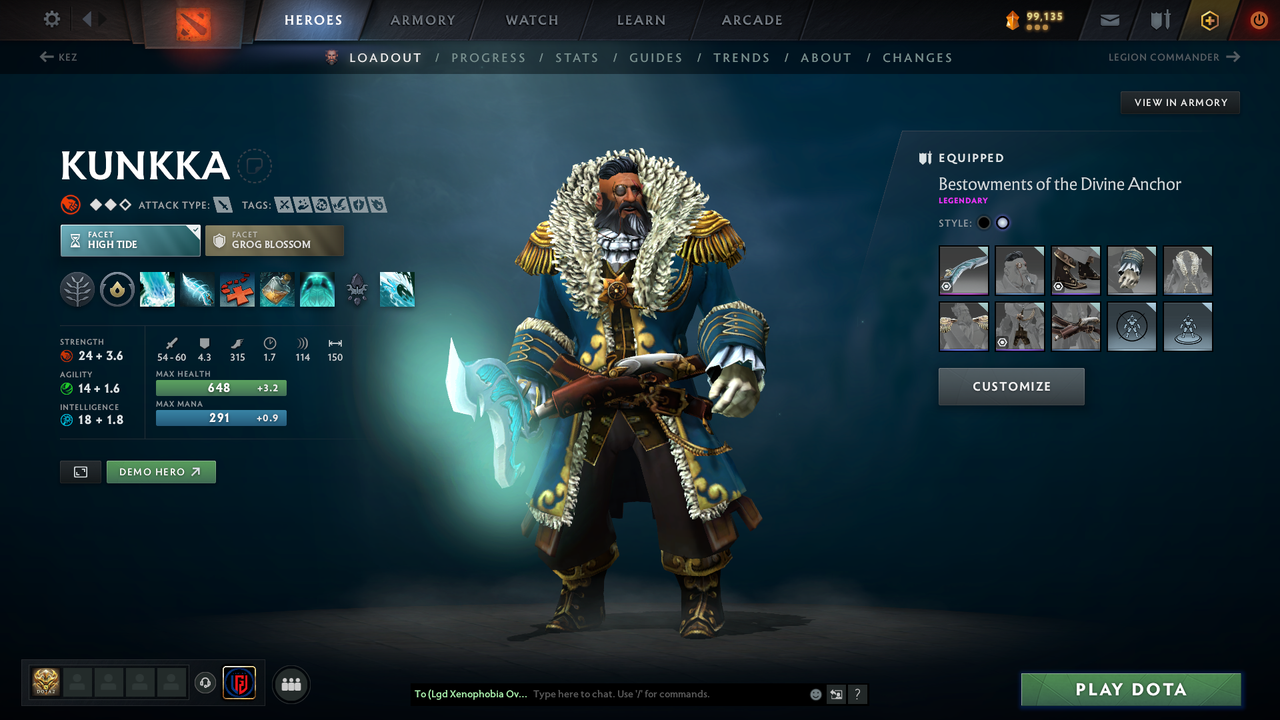Open the mail inbox icon

pos(1108,20)
